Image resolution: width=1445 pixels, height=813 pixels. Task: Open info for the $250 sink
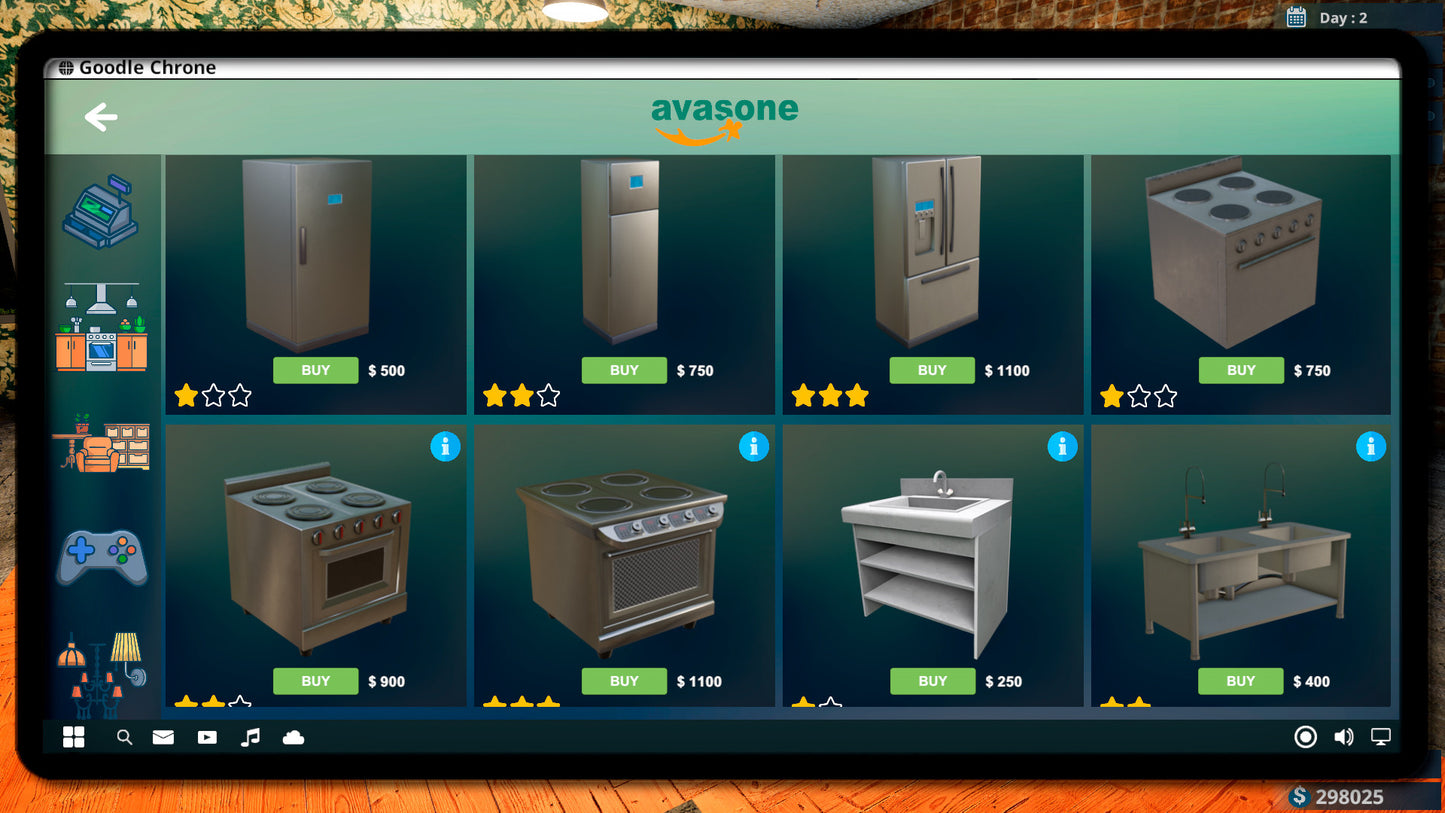1063,447
